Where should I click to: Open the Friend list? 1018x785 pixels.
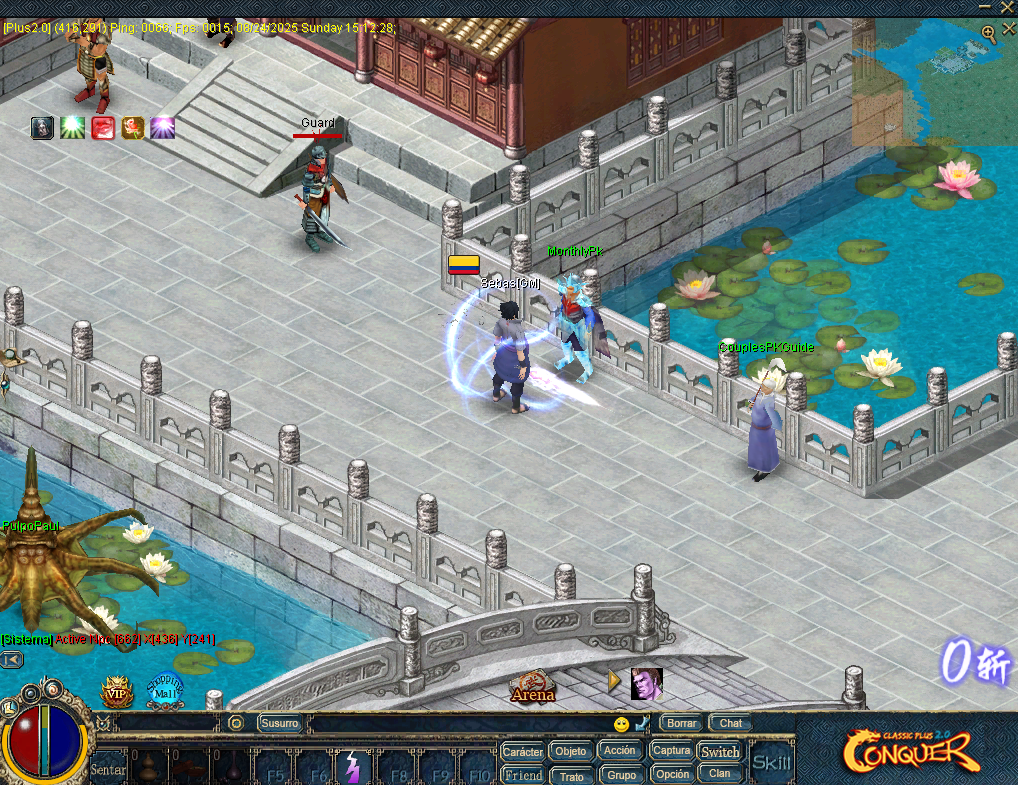pyautogui.click(x=522, y=775)
